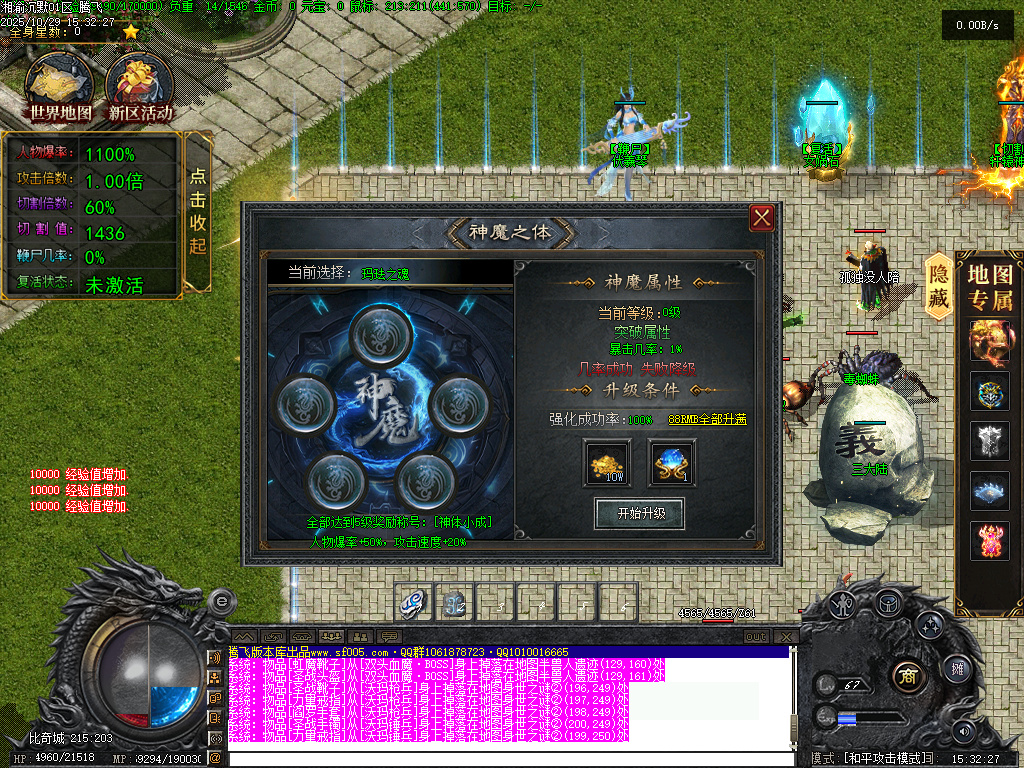This screenshot has width=1024, height=768.
Task: Open the skills icon with three stars
Action: [x=930, y=627]
